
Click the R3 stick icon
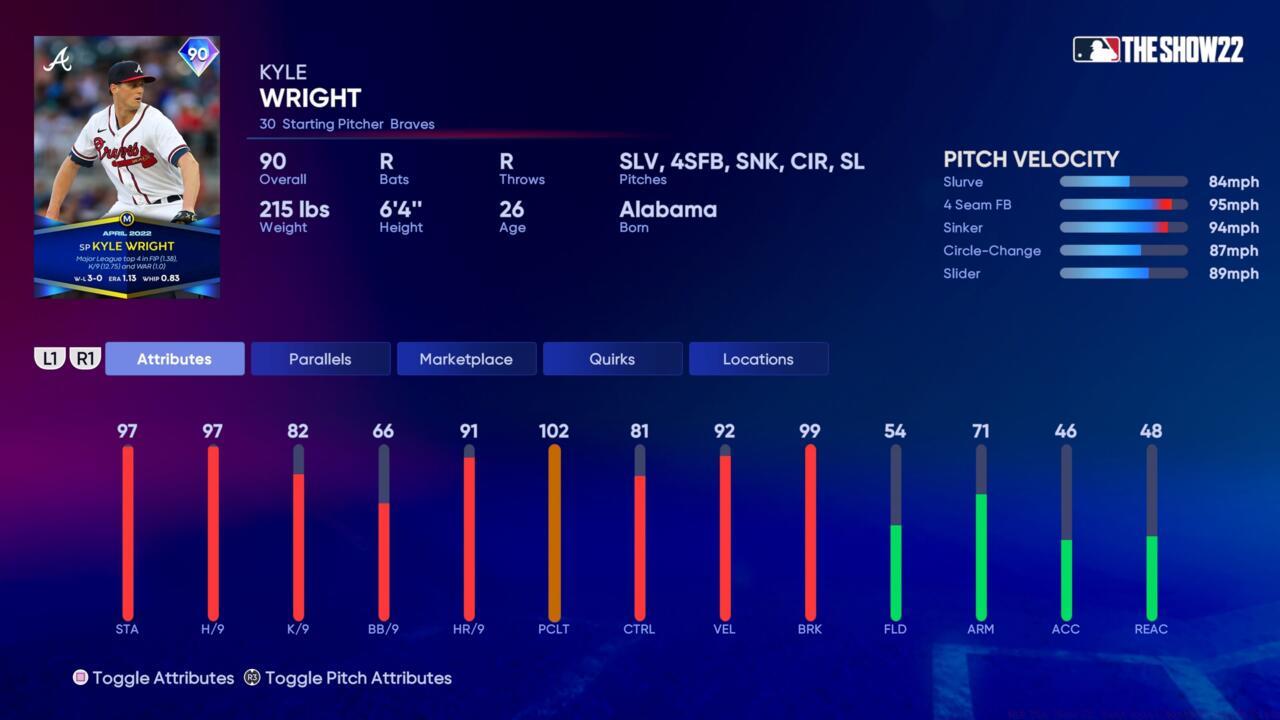[250, 678]
